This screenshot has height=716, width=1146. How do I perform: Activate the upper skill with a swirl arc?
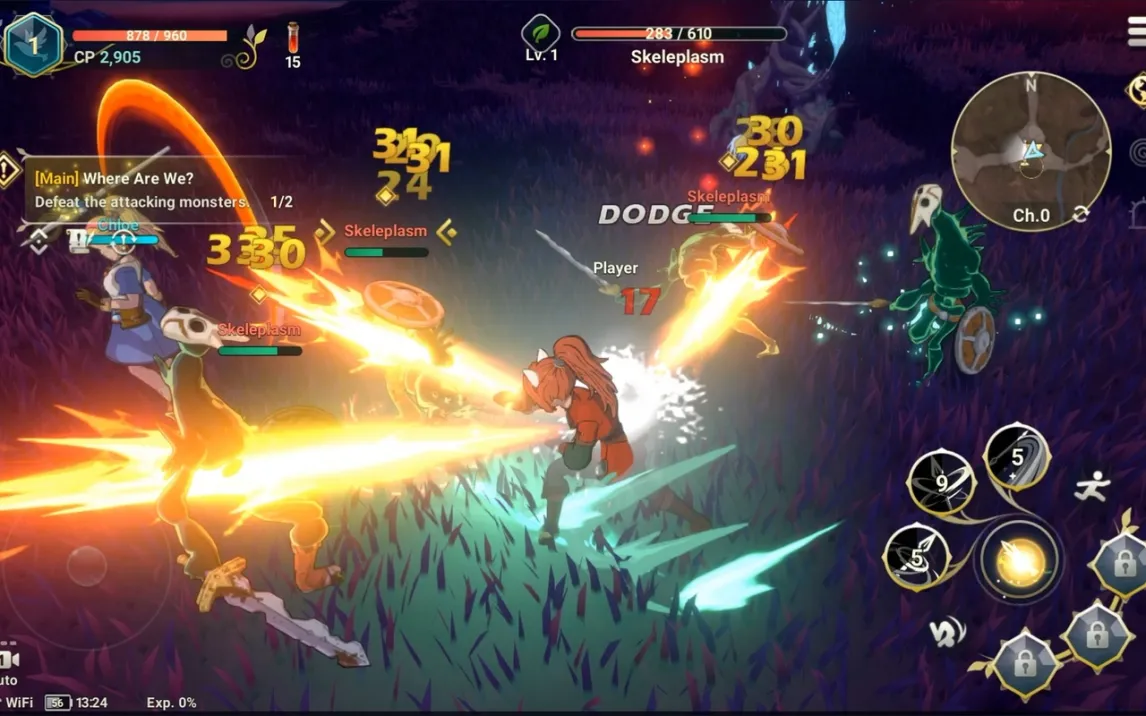(x=1016, y=457)
